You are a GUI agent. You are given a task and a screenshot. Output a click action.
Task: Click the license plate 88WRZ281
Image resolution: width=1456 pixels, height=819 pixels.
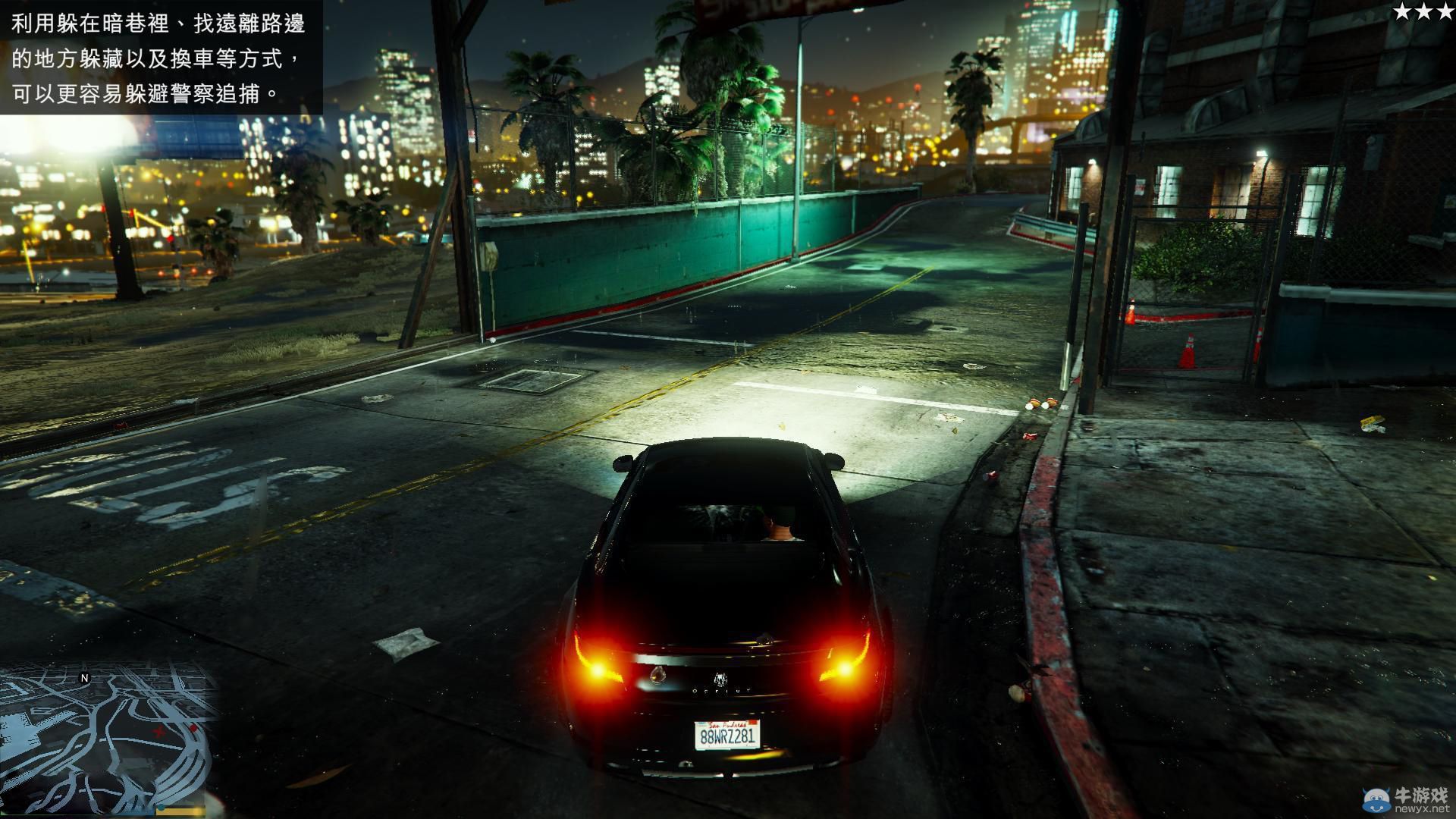click(x=729, y=734)
